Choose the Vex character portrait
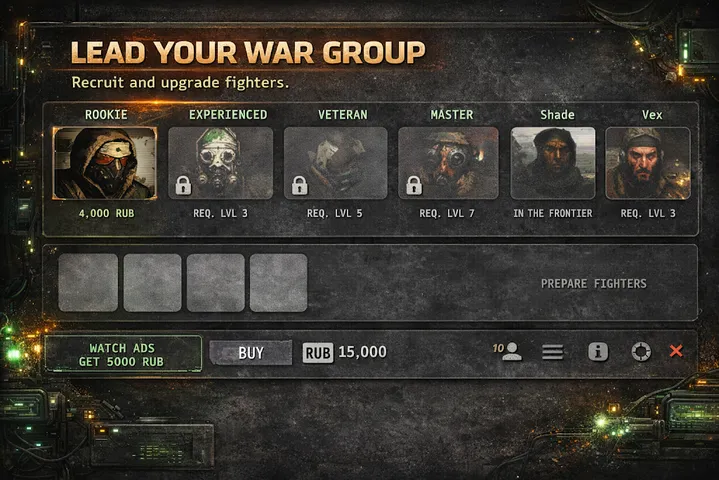The width and height of the screenshot is (719, 480). click(647, 163)
